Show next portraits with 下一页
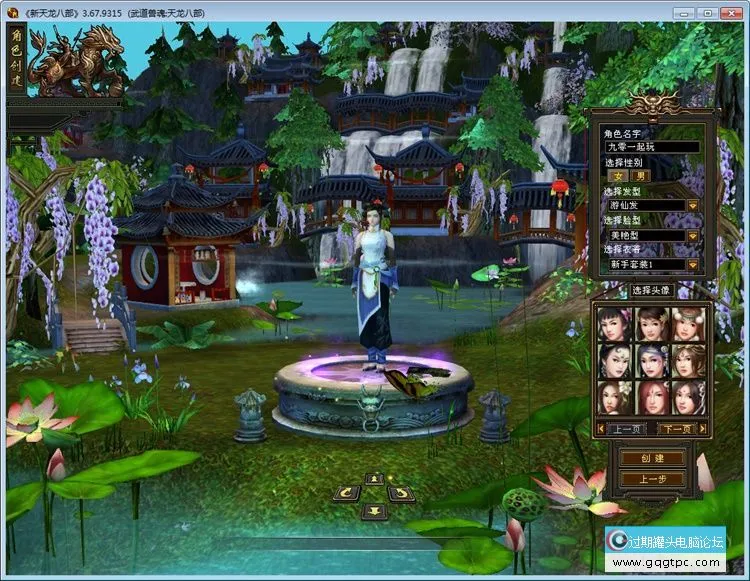 [x=677, y=428]
